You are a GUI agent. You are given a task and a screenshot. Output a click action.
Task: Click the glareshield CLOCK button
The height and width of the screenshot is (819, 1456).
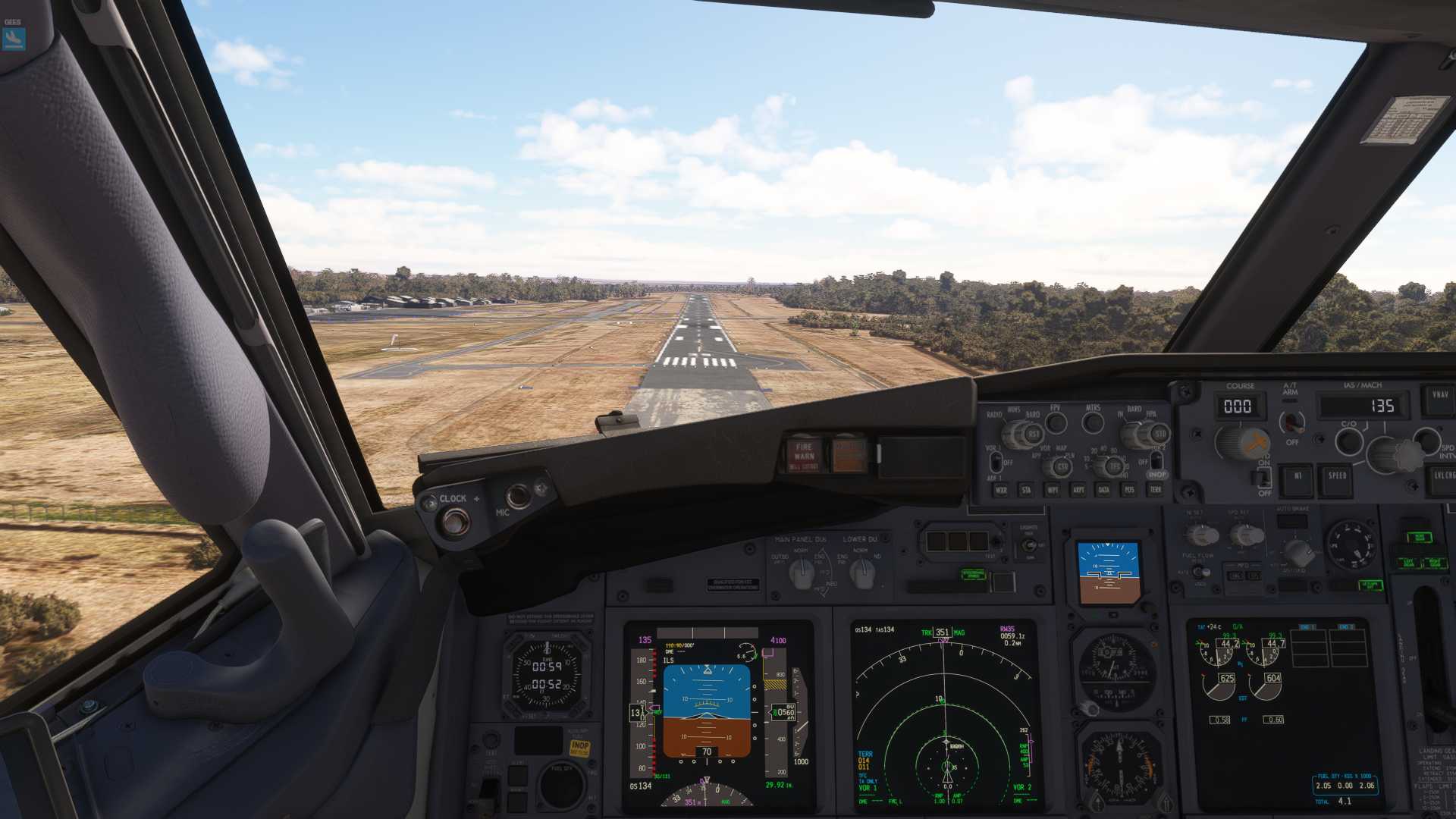click(x=455, y=522)
